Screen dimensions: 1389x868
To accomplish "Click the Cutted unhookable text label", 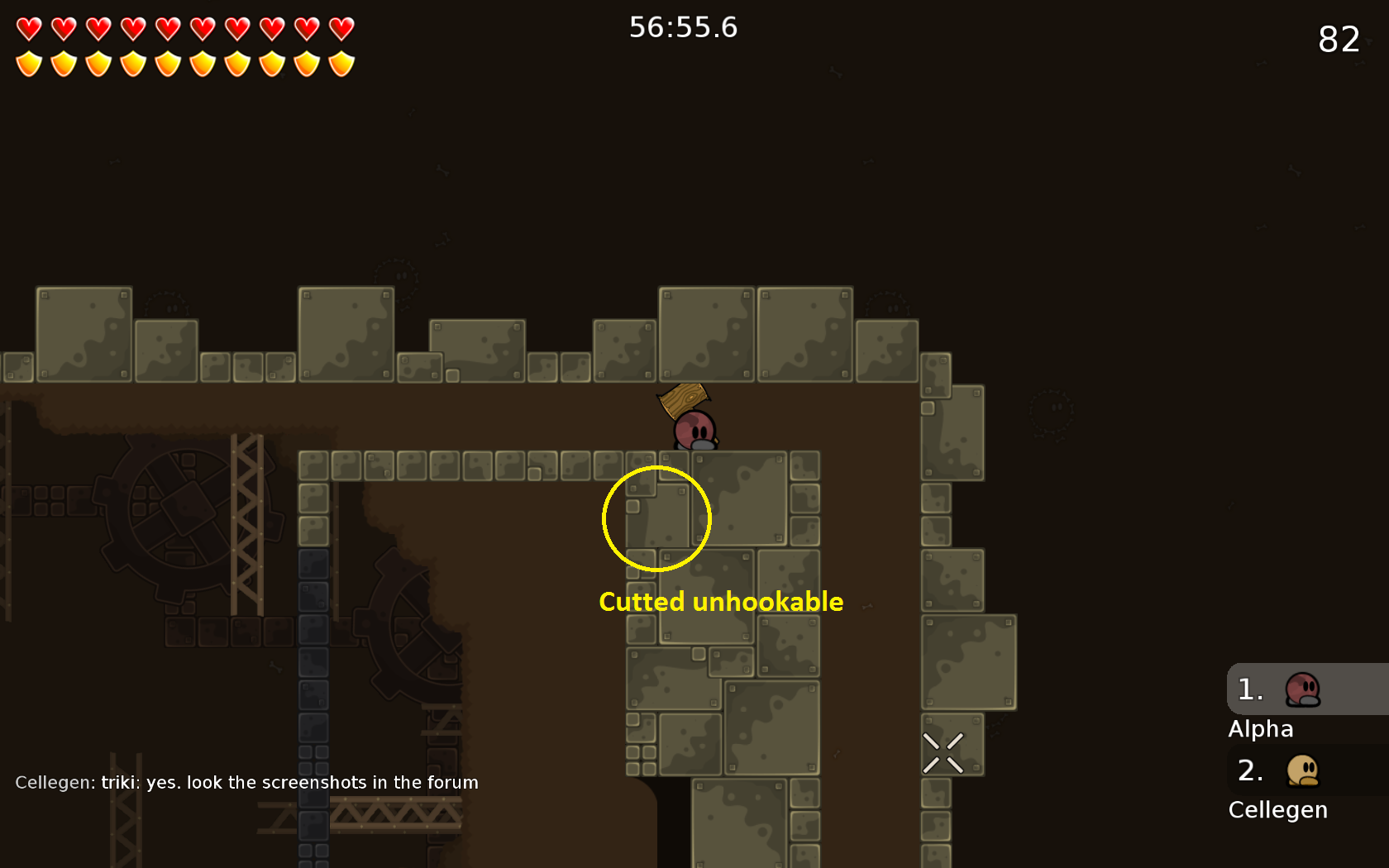I will (x=720, y=602).
